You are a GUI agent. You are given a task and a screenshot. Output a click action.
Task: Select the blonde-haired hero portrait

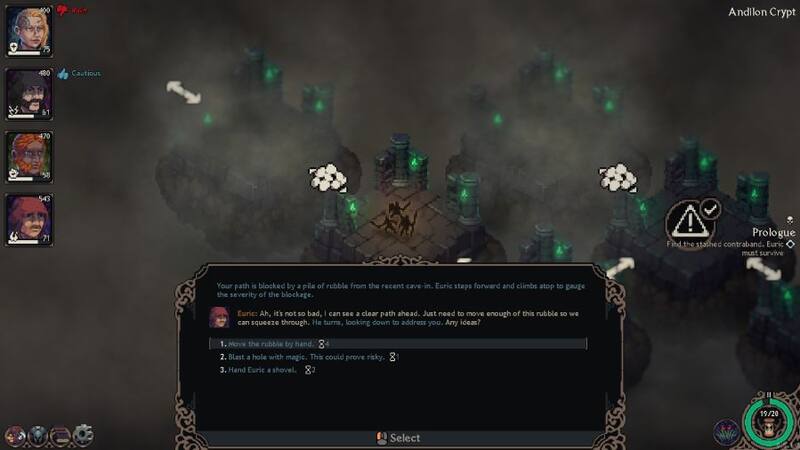pos(25,32)
